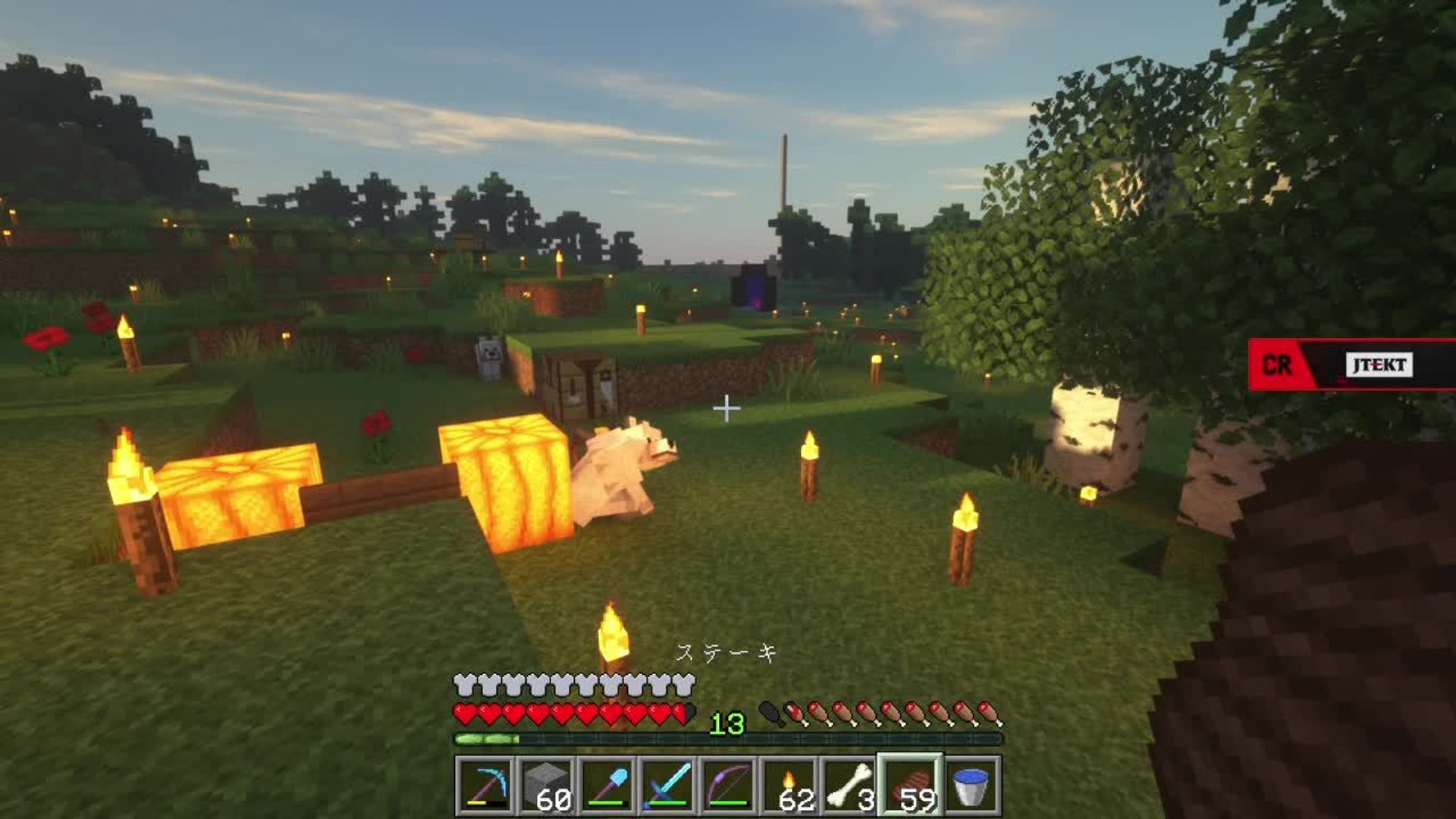Click the floating ステーキ item name text
Viewport: 1456px width, 819px height.
[x=726, y=652]
